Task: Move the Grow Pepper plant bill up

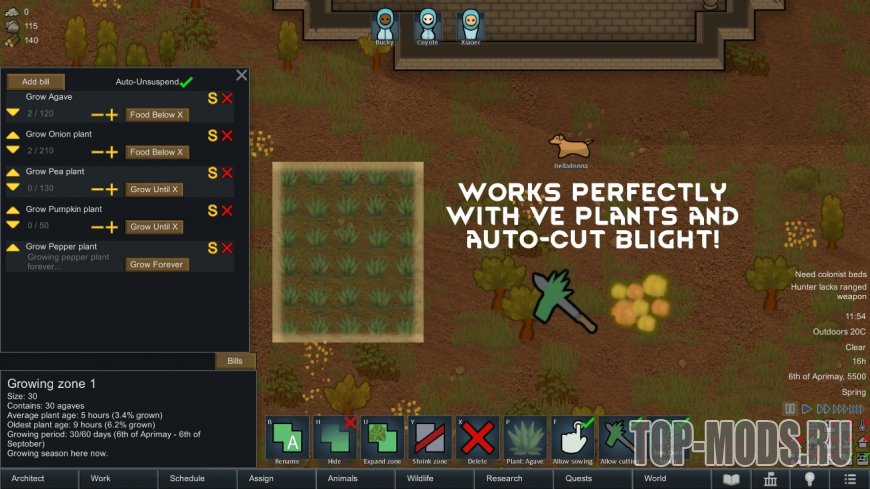Action: [x=13, y=247]
